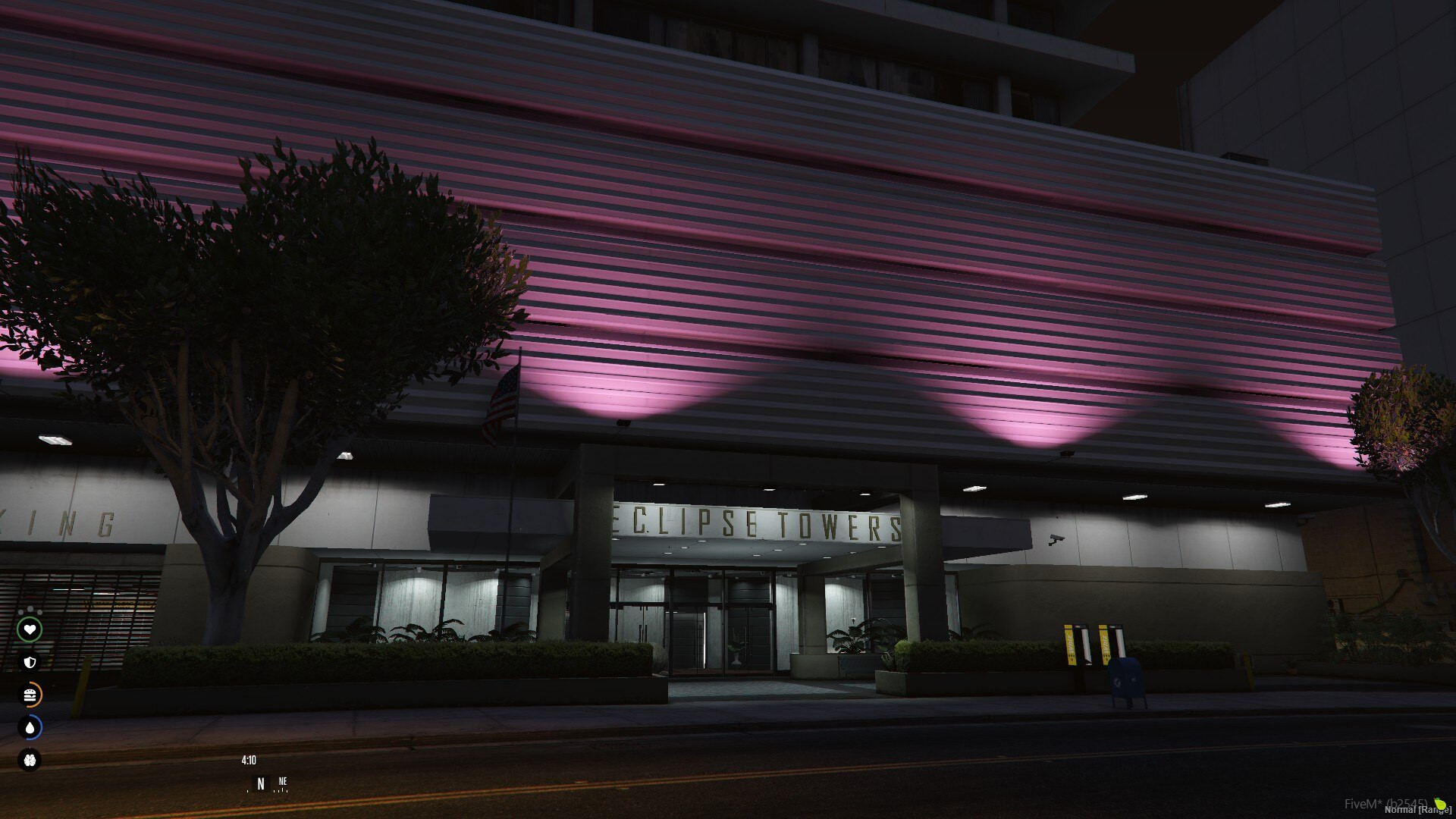
Task: Click the yellow payphone near the entrance
Action: coord(1072,645)
